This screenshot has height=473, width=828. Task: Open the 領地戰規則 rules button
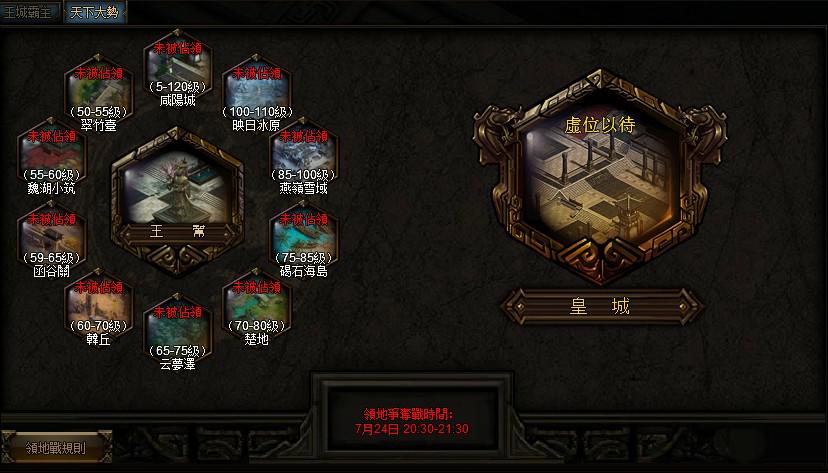click(x=56, y=447)
